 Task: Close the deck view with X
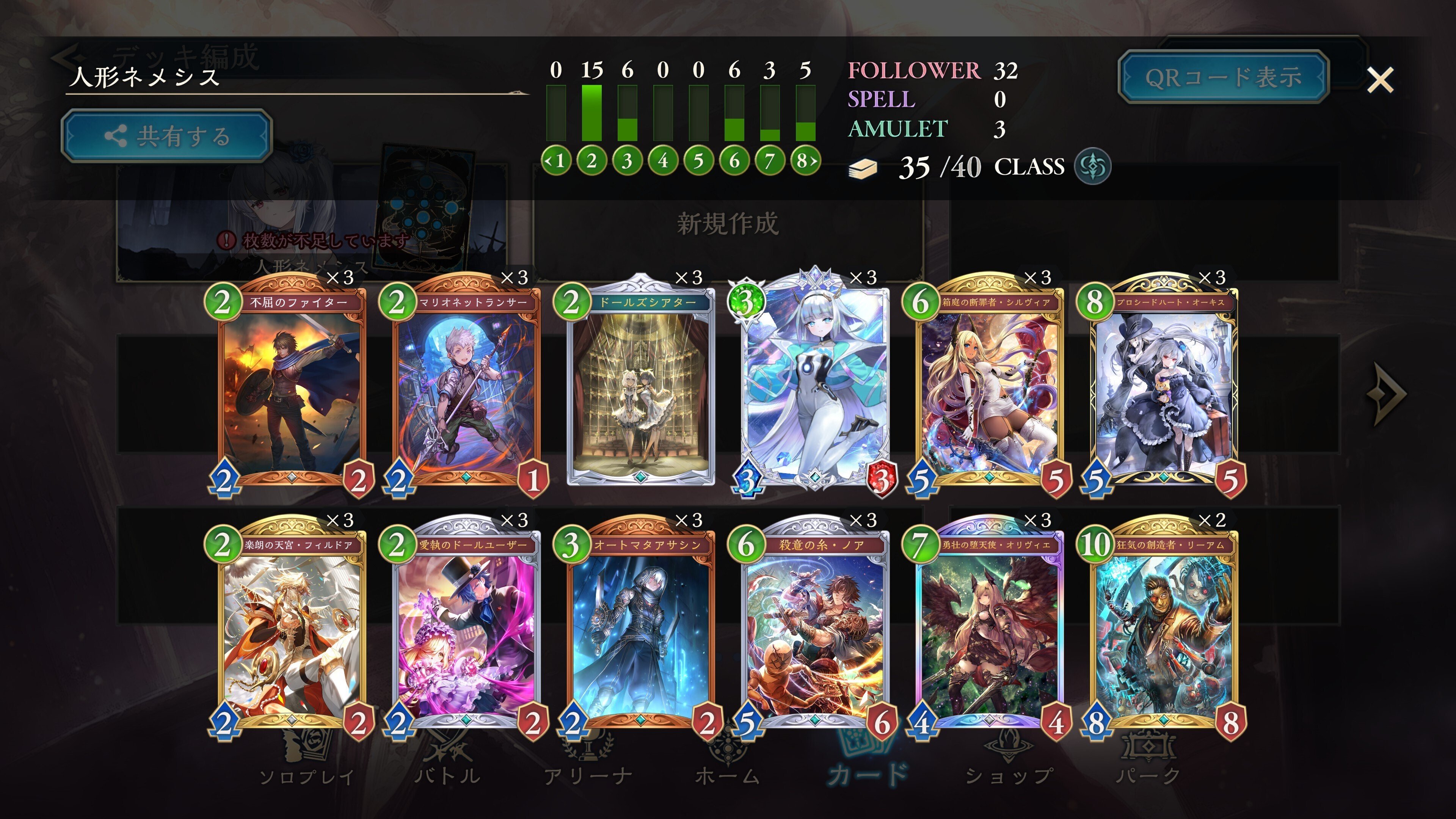tap(1380, 80)
